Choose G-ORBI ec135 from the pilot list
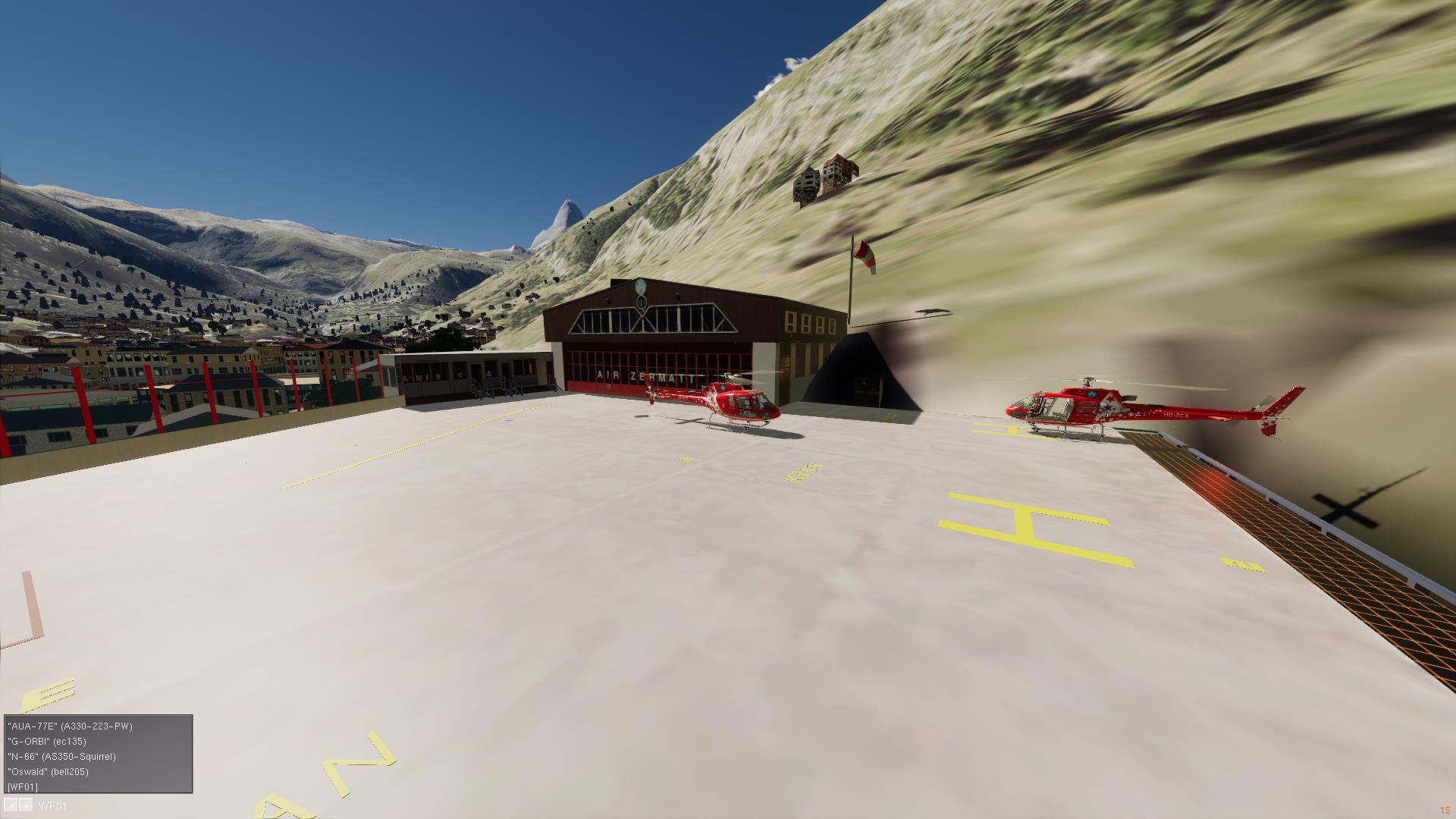This screenshot has height=819, width=1456. tap(47, 742)
